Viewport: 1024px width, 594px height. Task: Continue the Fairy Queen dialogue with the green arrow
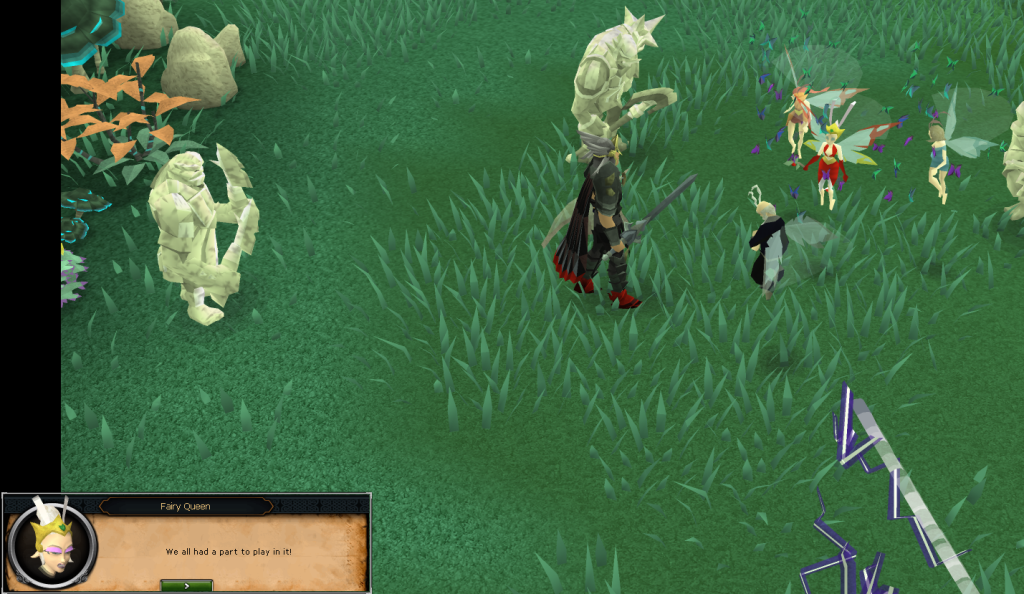pos(186,585)
